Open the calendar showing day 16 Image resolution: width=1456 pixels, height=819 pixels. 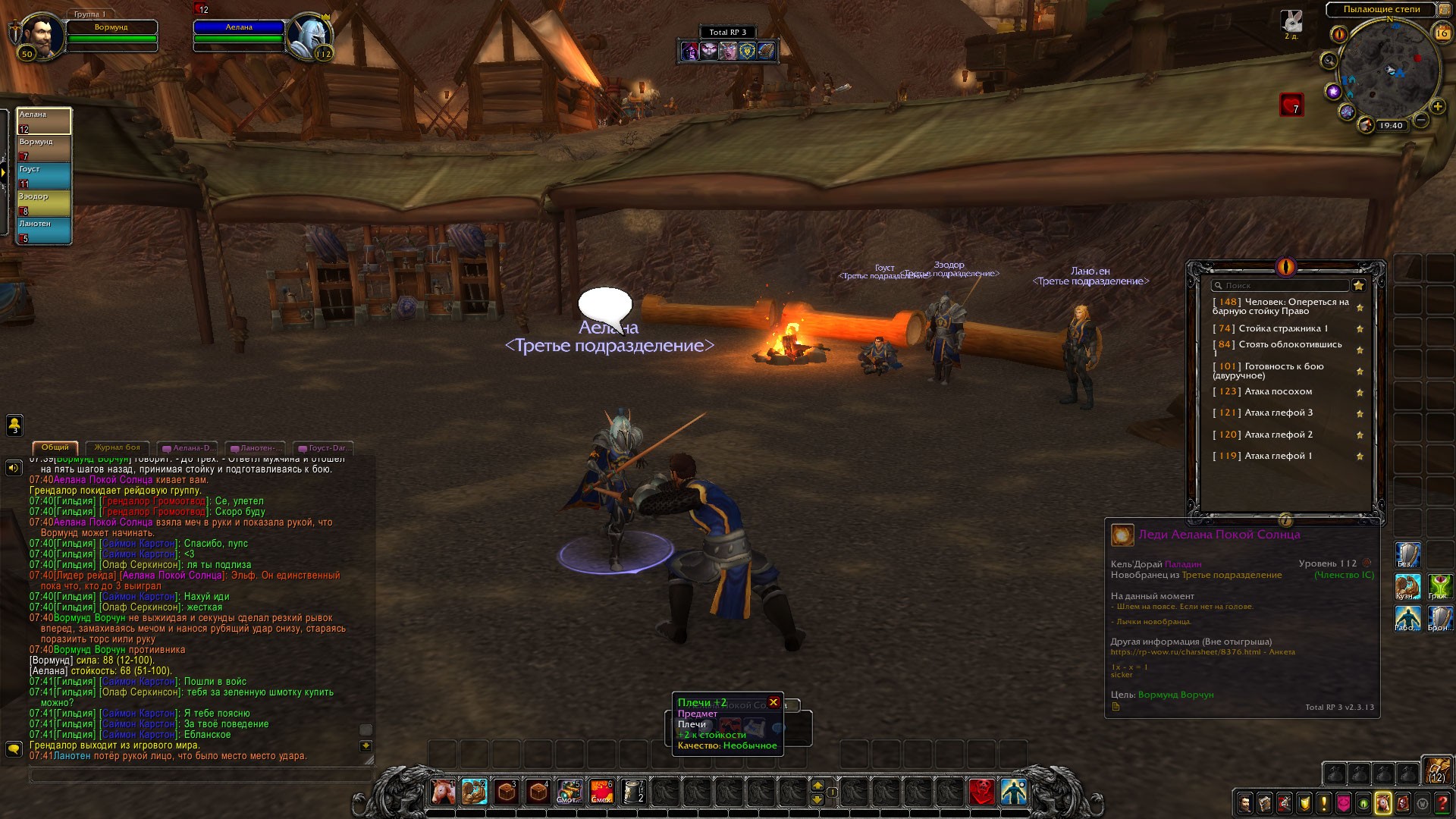click(x=1441, y=33)
